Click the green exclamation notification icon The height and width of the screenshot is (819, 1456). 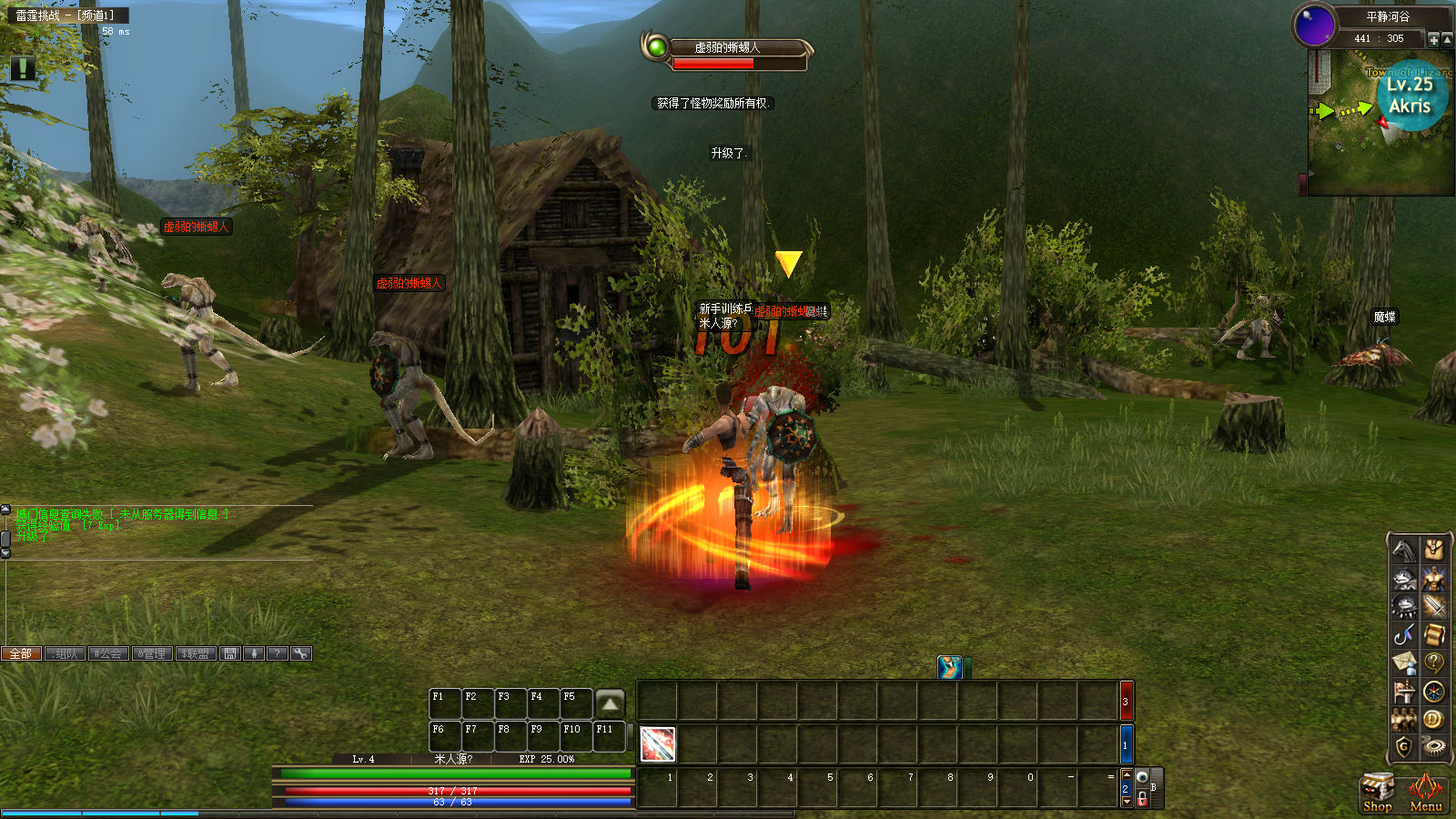(23, 68)
